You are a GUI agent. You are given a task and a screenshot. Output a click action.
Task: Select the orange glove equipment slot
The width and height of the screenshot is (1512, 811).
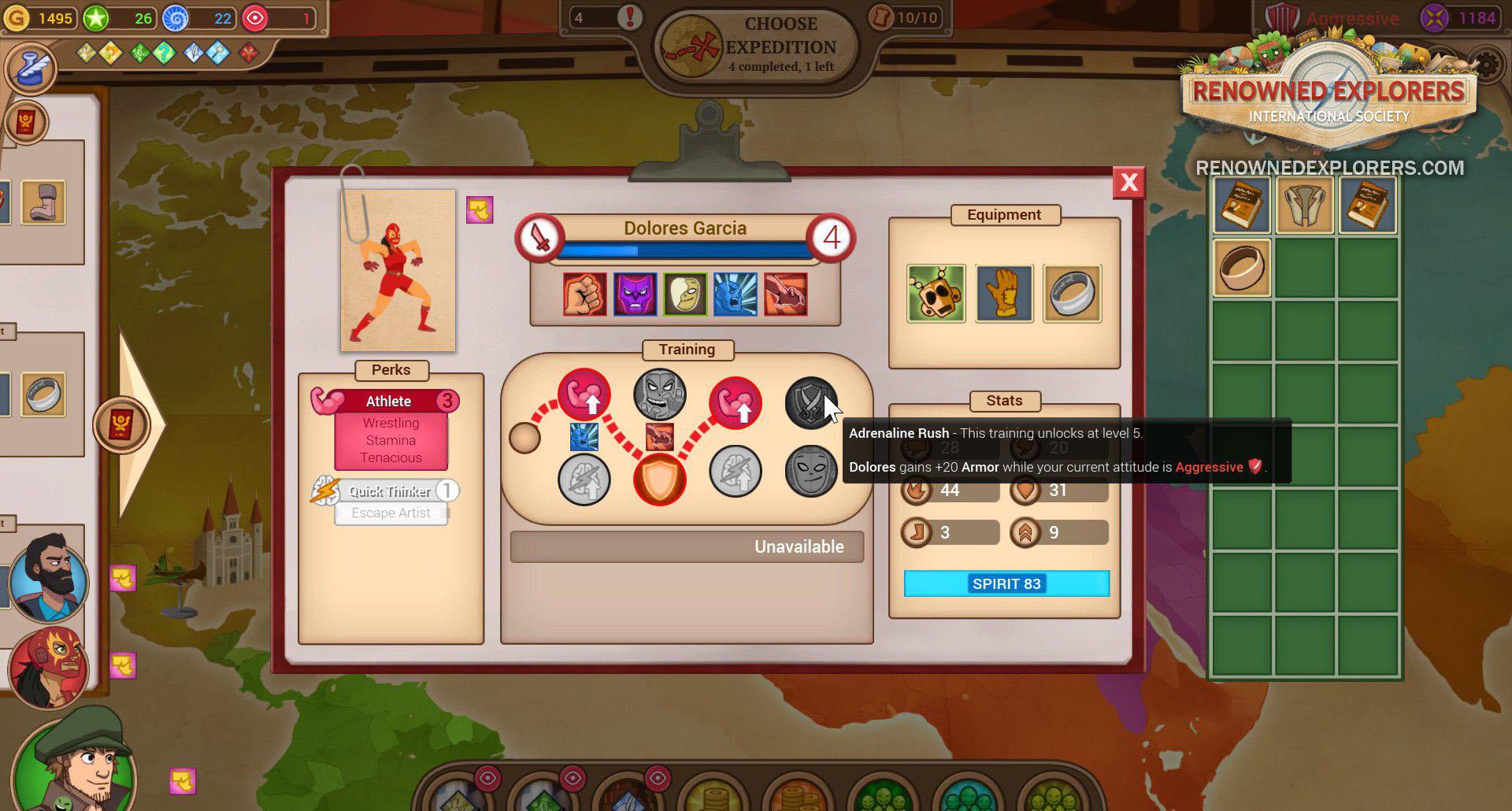[x=1004, y=294]
